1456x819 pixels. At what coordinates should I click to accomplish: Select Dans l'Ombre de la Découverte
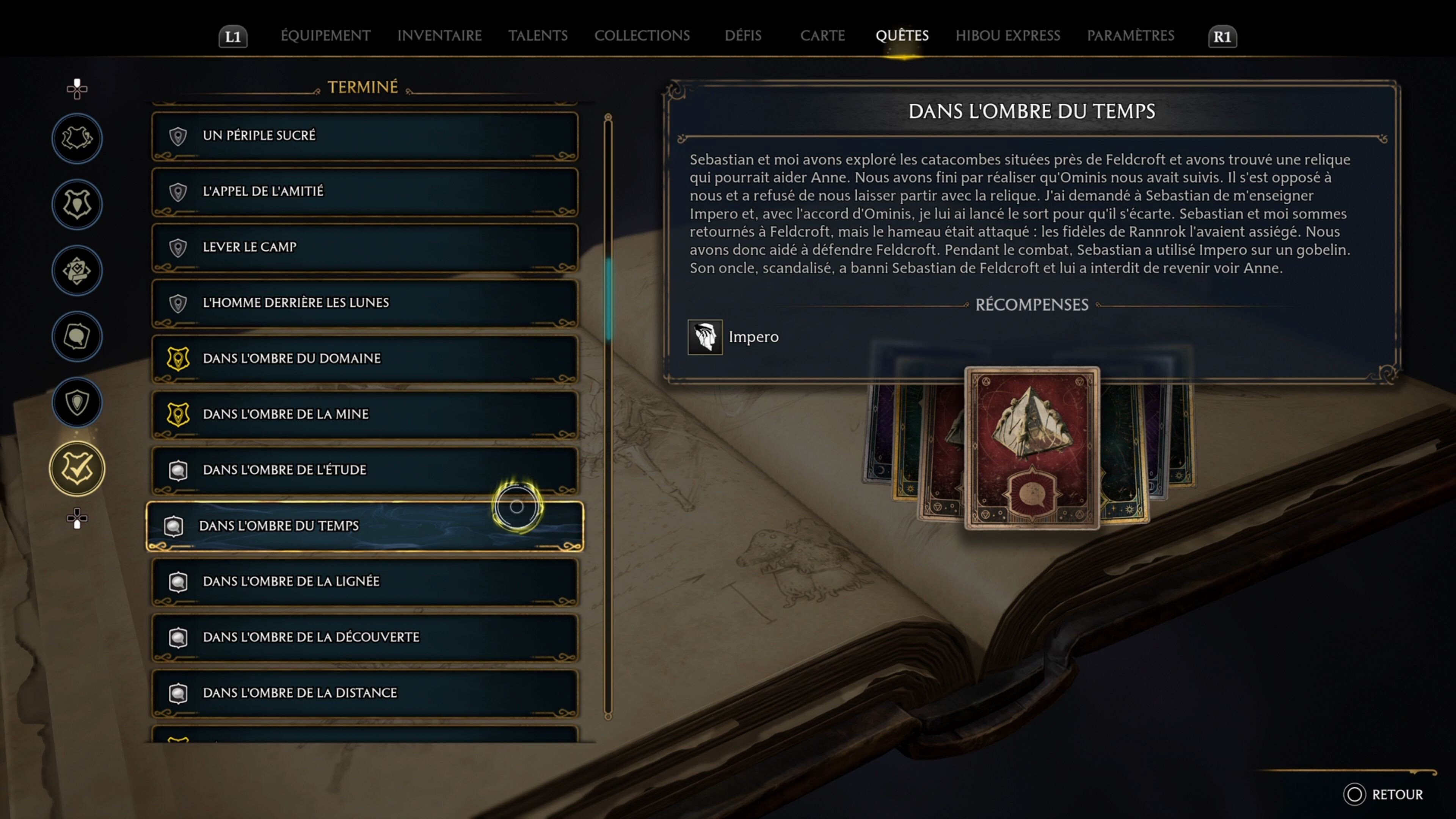(x=364, y=637)
